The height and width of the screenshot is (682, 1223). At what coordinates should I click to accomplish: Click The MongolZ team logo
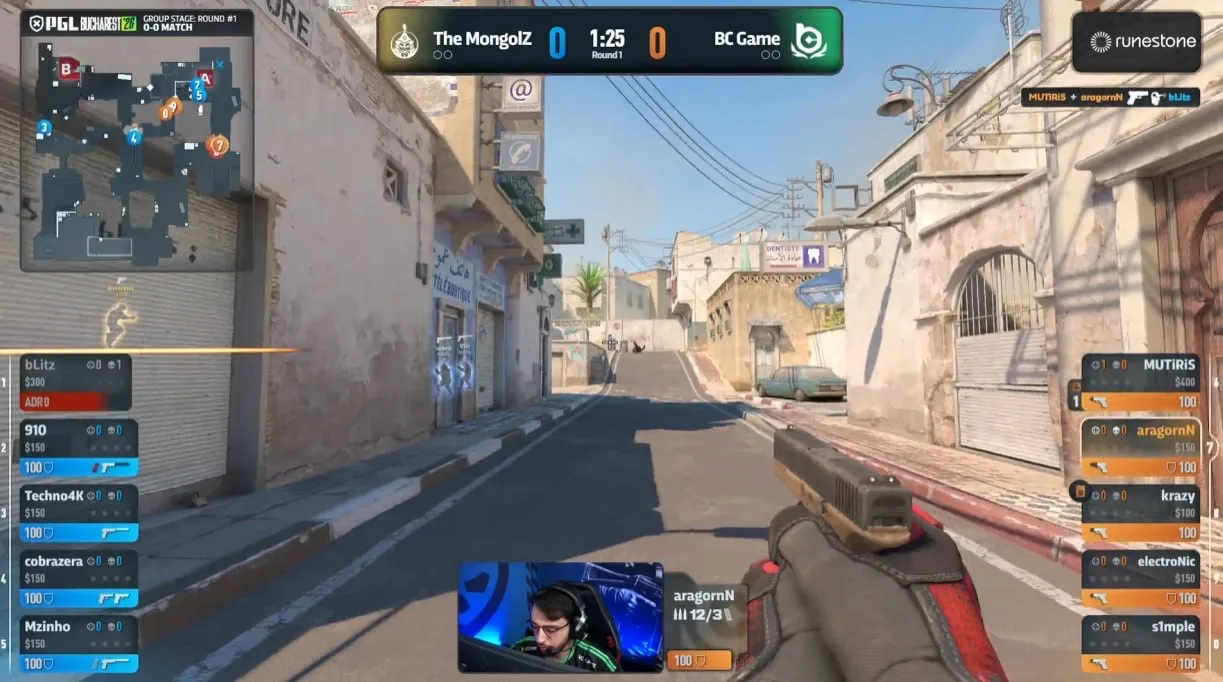pos(404,41)
